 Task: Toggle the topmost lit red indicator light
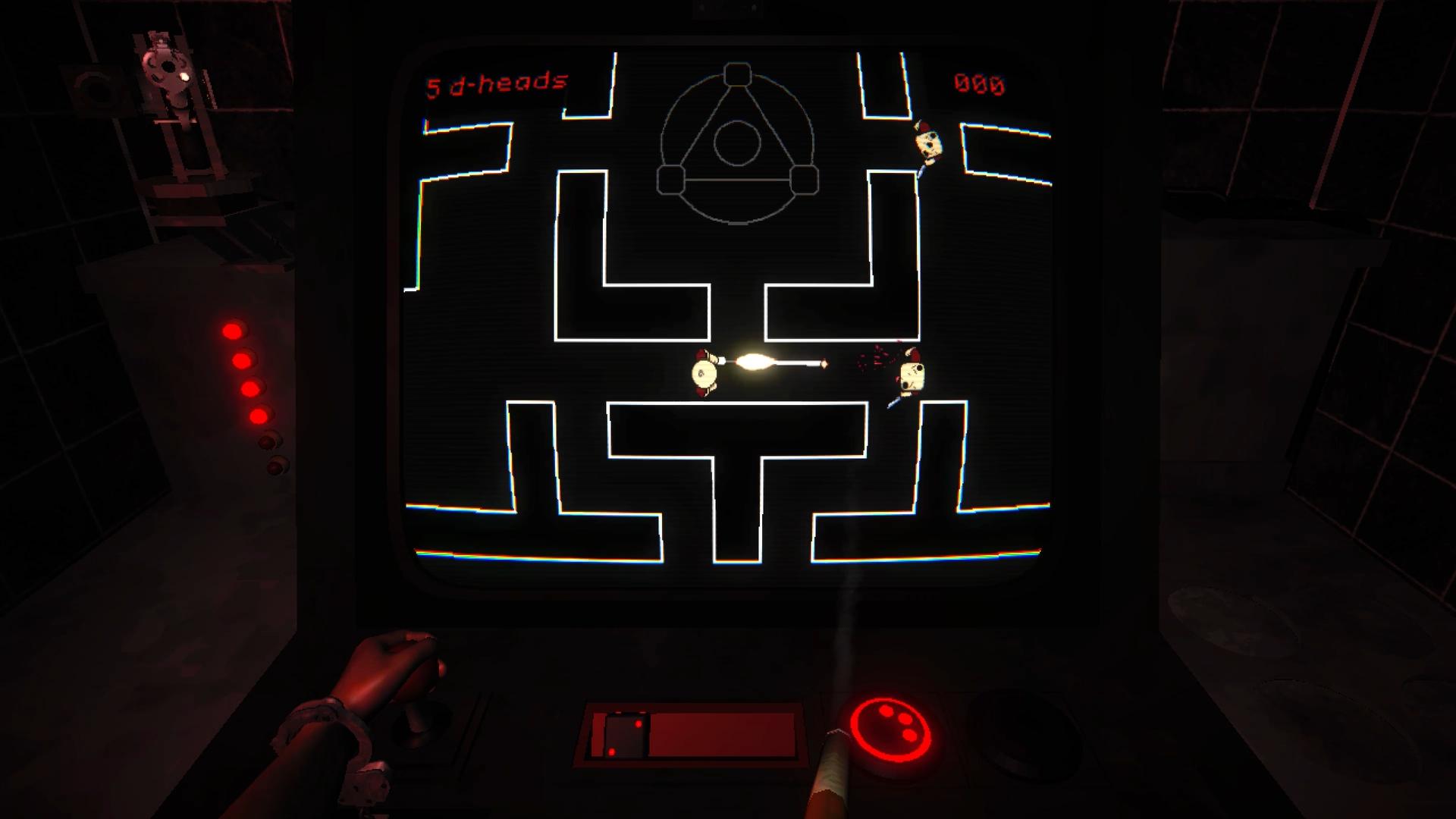[234, 331]
